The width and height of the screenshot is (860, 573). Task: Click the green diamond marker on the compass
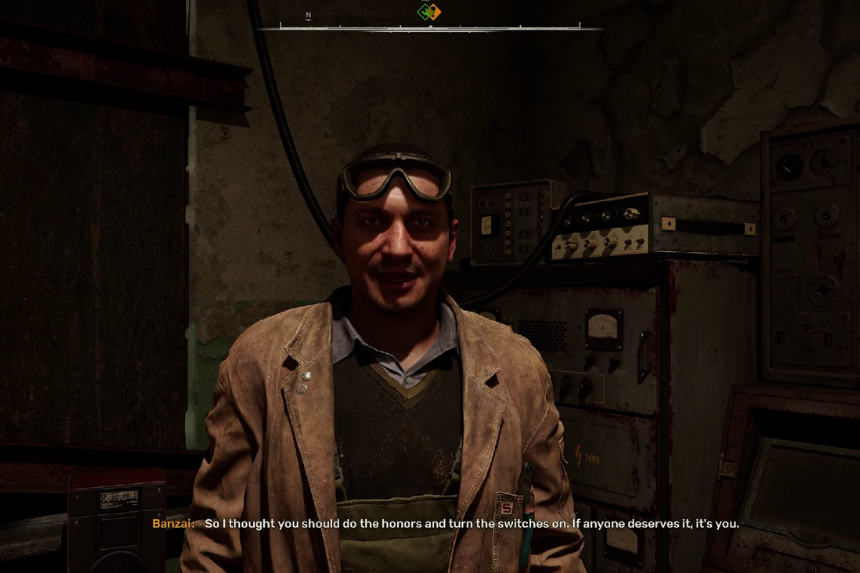(x=425, y=12)
